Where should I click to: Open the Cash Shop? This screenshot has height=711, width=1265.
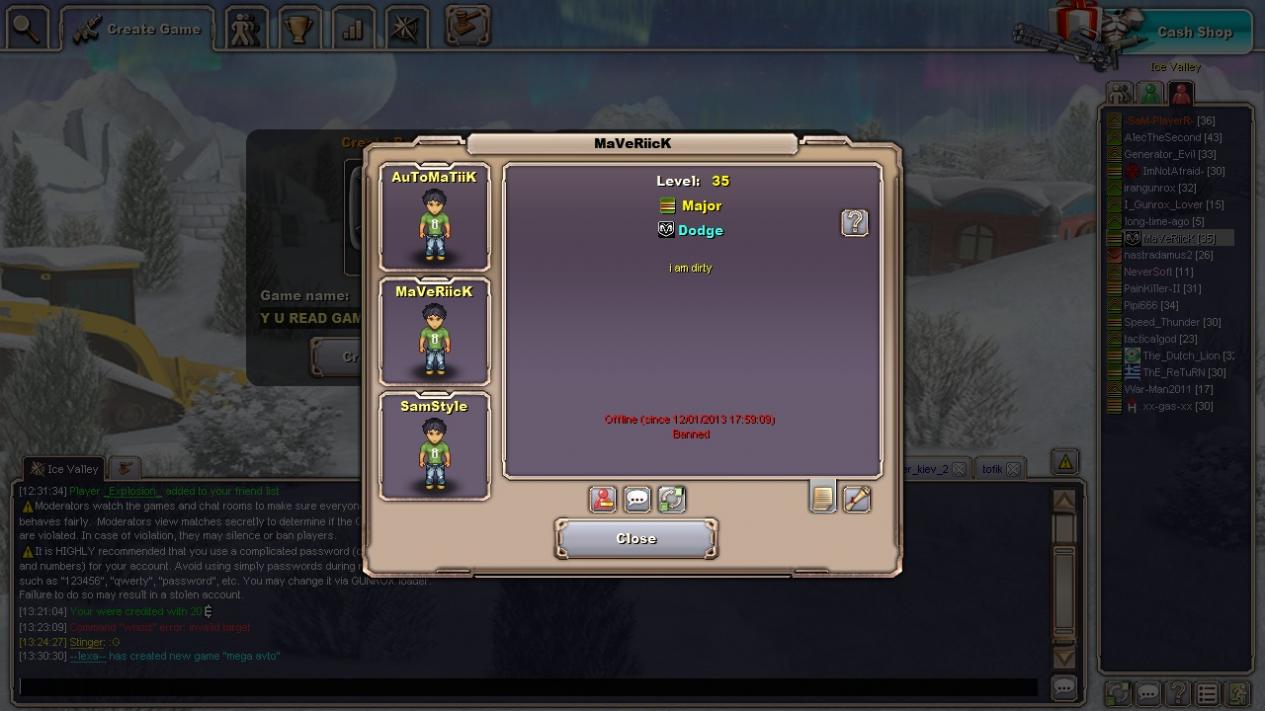(1194, 32)
